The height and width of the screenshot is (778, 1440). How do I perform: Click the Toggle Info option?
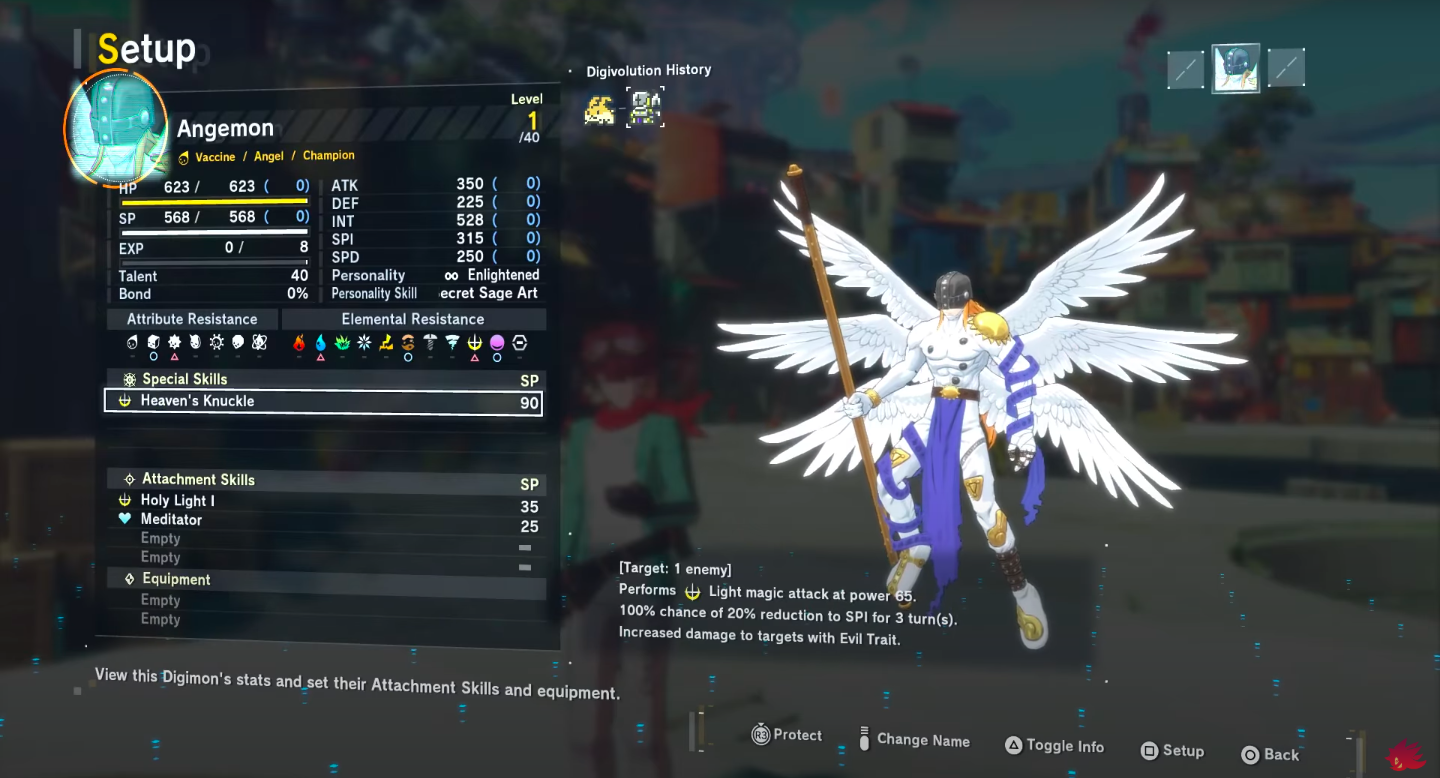click(x=1054, y=746)
